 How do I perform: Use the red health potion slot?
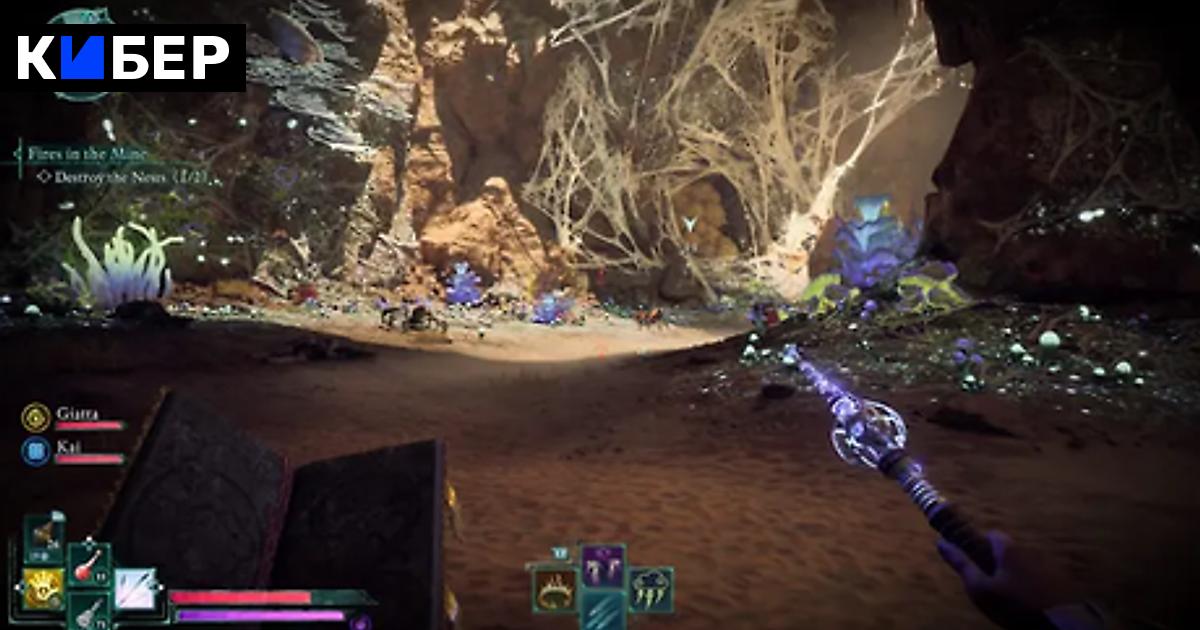[x=90, y=565]
